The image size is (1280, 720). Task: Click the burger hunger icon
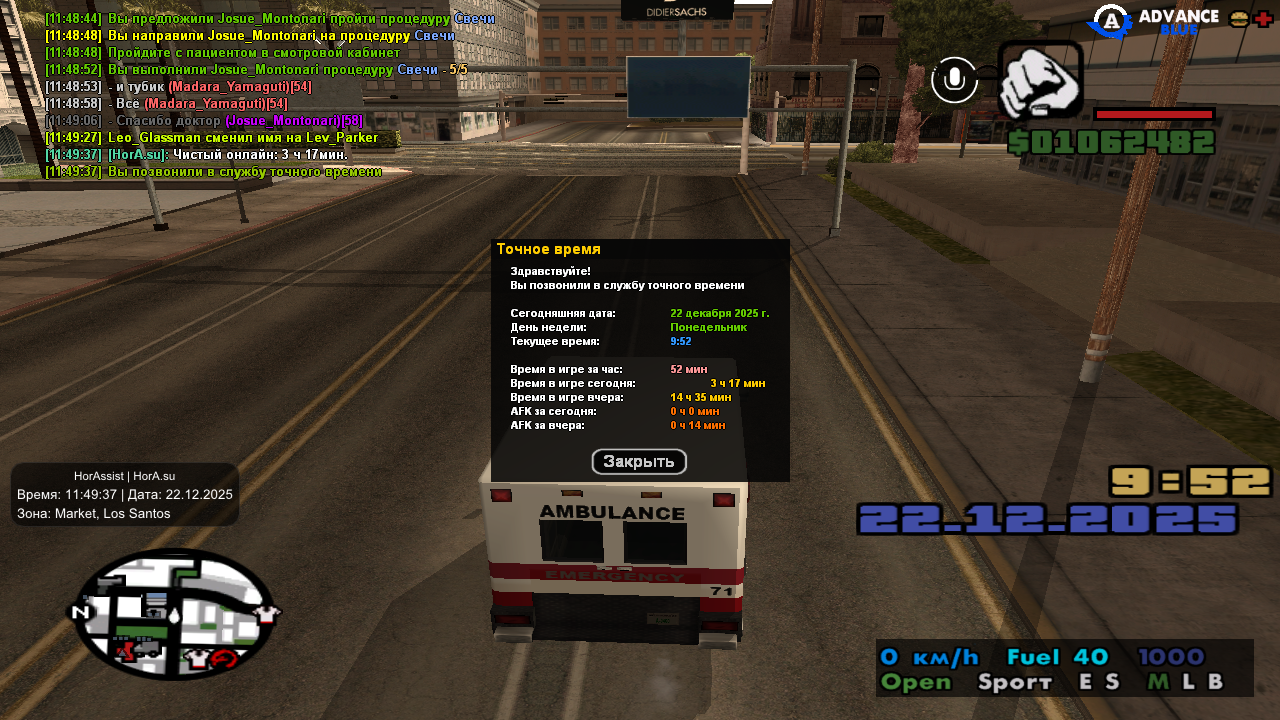tap(1238, 19)
